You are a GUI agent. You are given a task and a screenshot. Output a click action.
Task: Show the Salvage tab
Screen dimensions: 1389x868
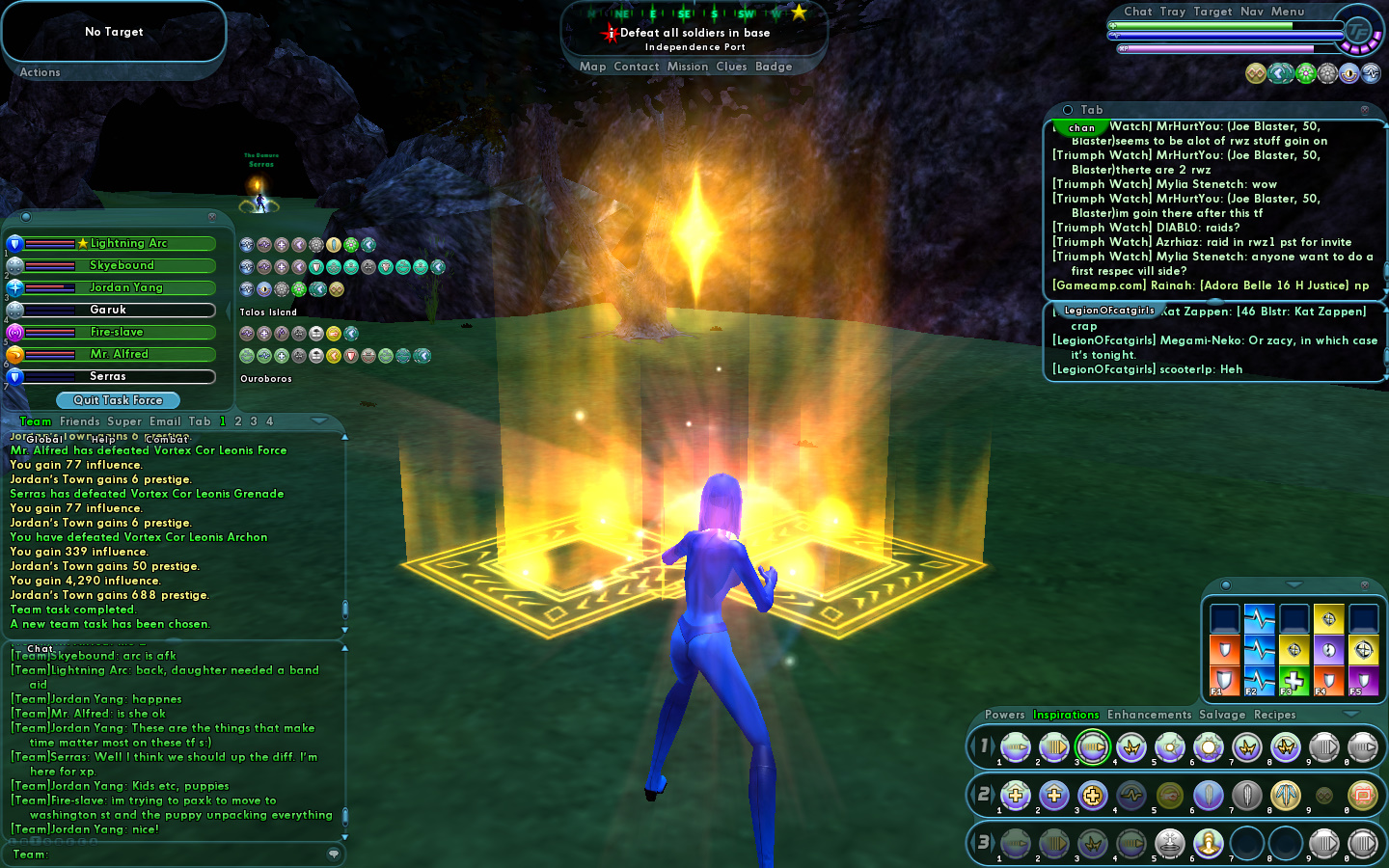(1222, 715)
